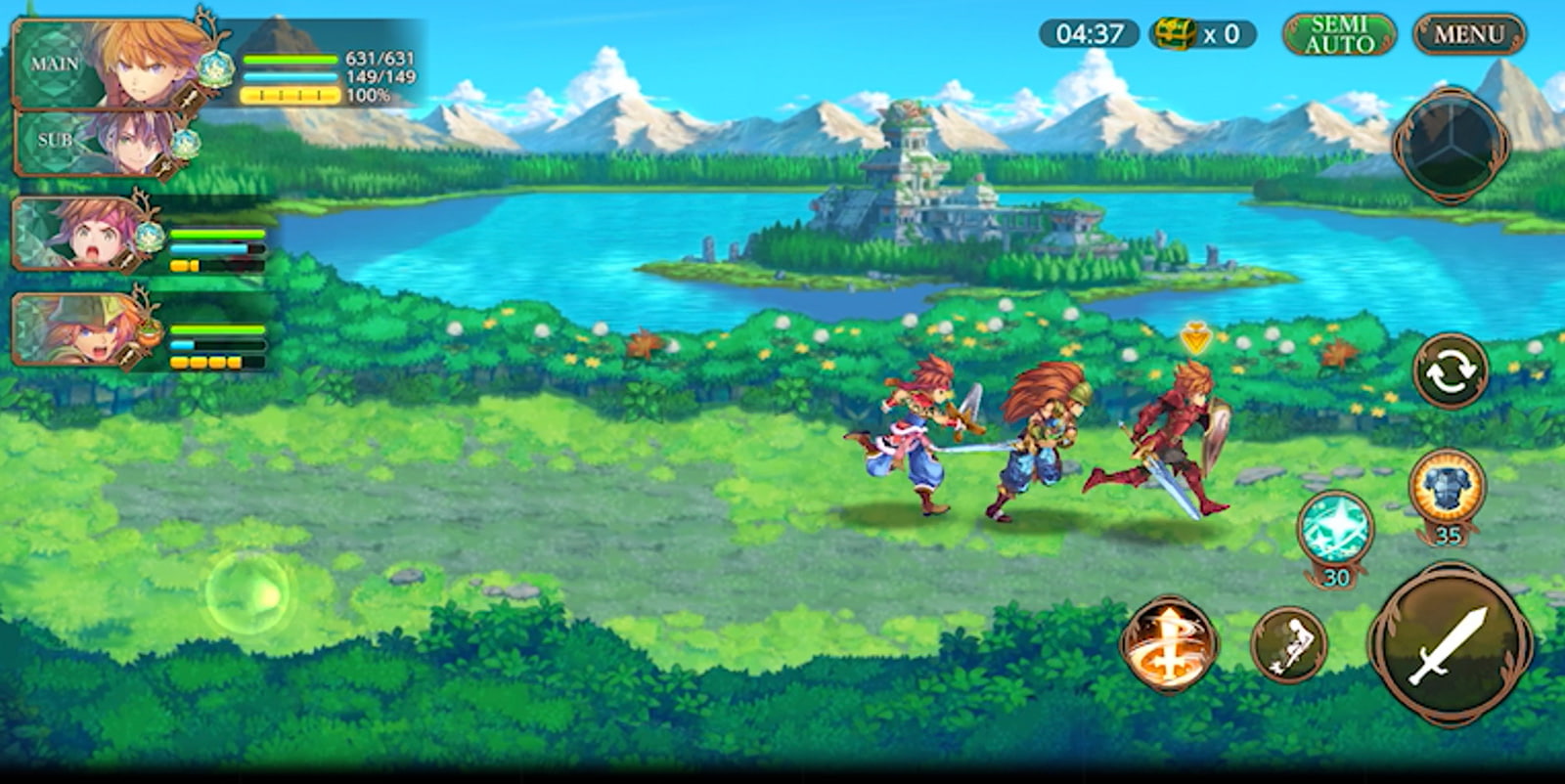Switch character with the swap arrows button
This screenshot has height=784, width=1565.
point(1451,371)
